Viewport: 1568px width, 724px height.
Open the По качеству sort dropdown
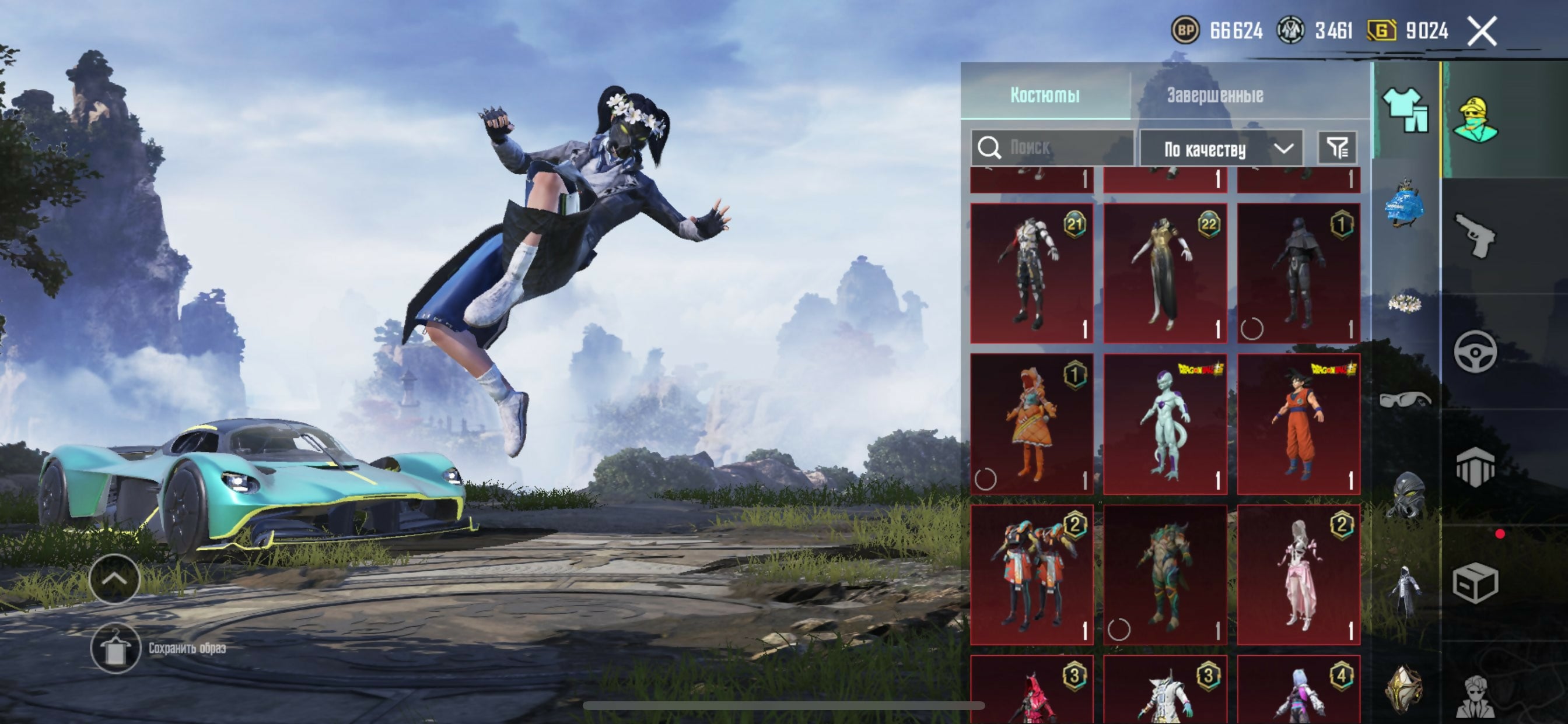[x=1221, y=149]
